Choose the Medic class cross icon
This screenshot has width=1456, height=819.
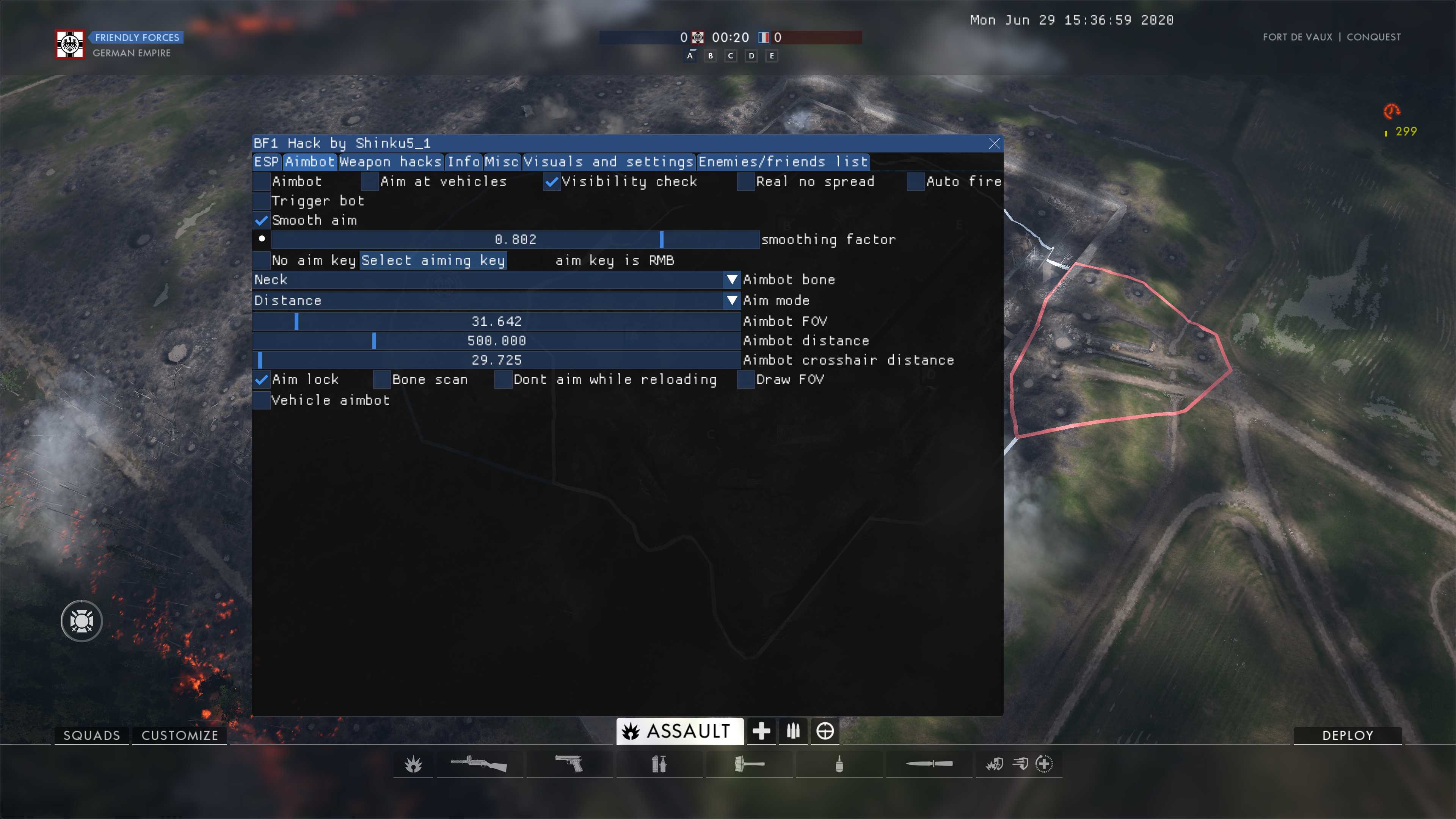click(x=761, y=731)
